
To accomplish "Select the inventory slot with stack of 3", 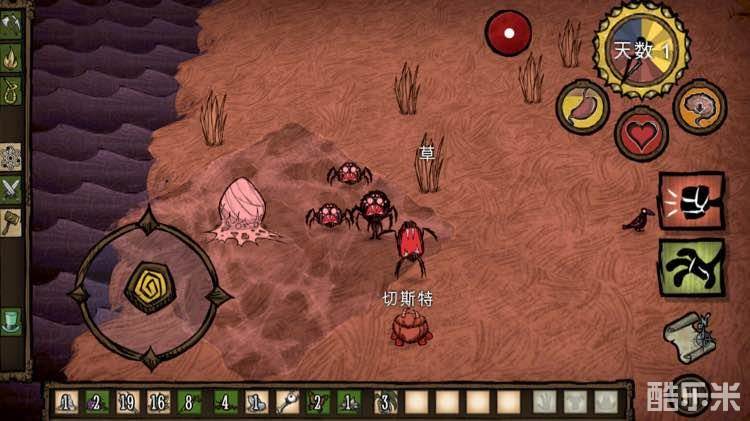I will coord(383,402).
